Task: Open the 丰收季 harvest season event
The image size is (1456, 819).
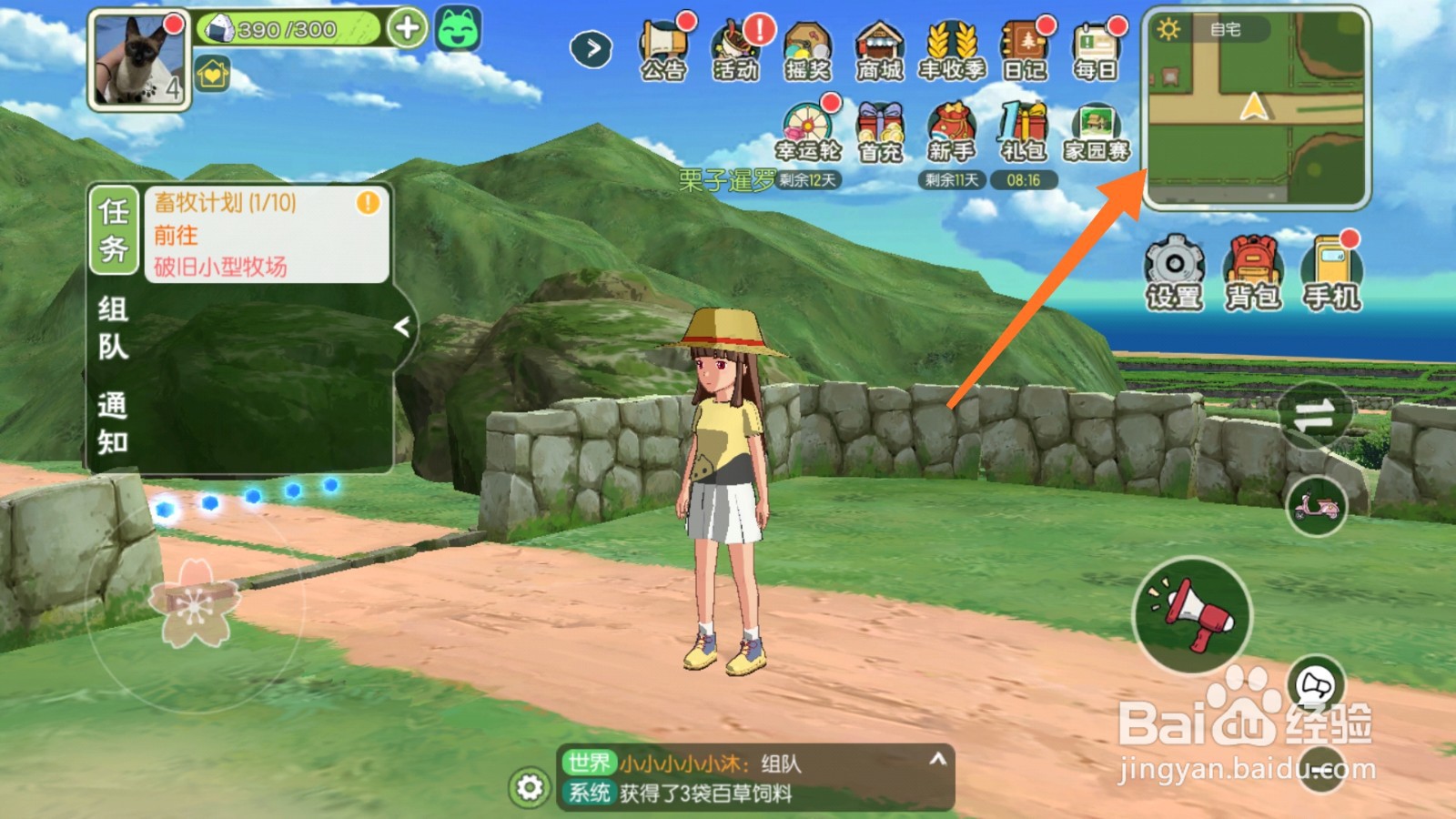Action: click(x=952, y=50)
